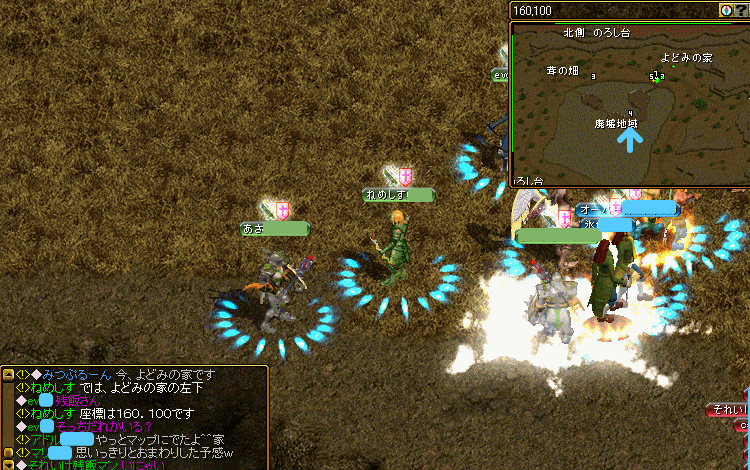750x470 pixels.
Task: Click the chat log scroll-down arrow button
Action: click(x=8, y=463)
